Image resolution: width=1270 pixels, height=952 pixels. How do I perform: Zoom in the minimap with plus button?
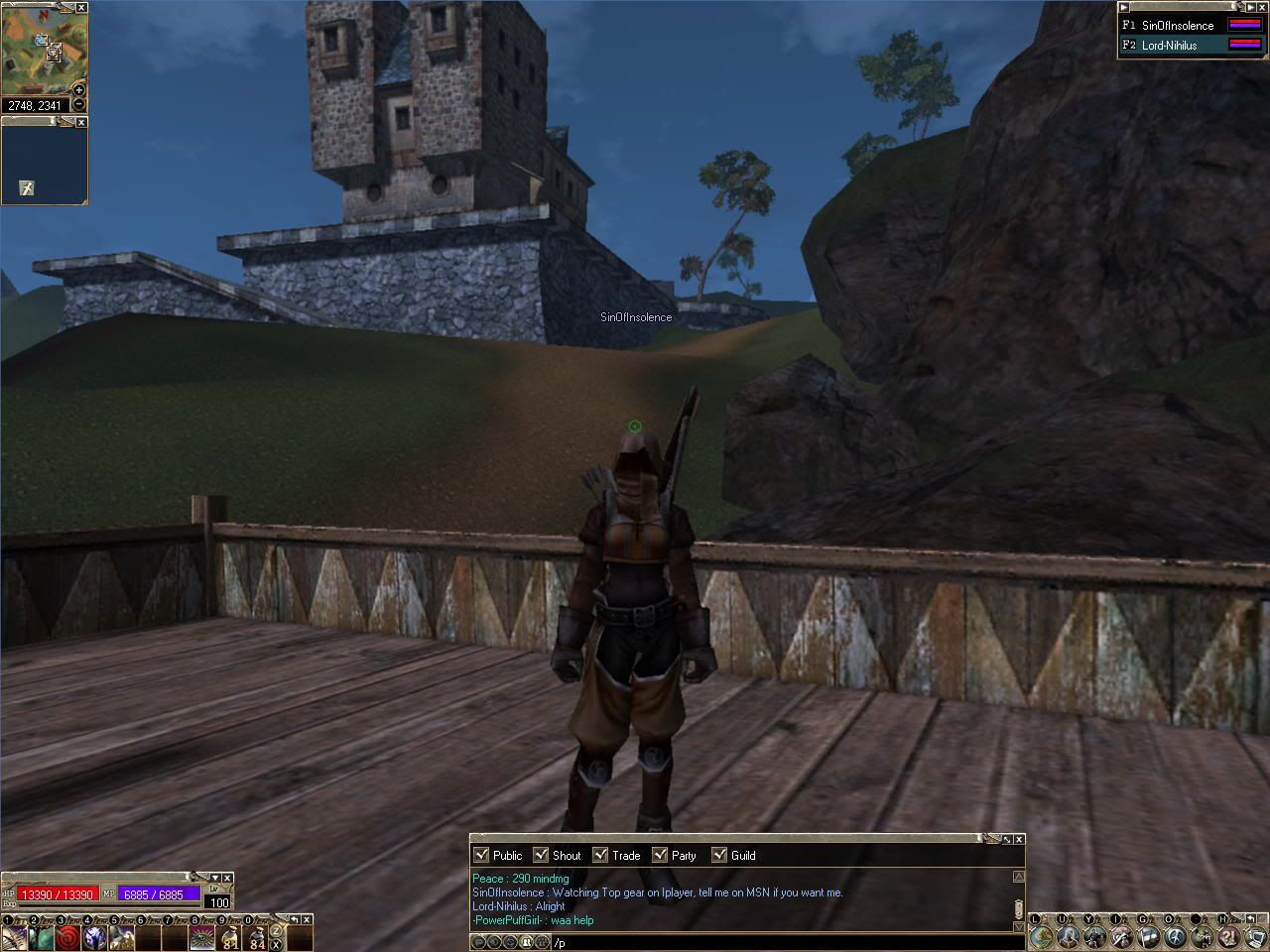coord(79,91)
